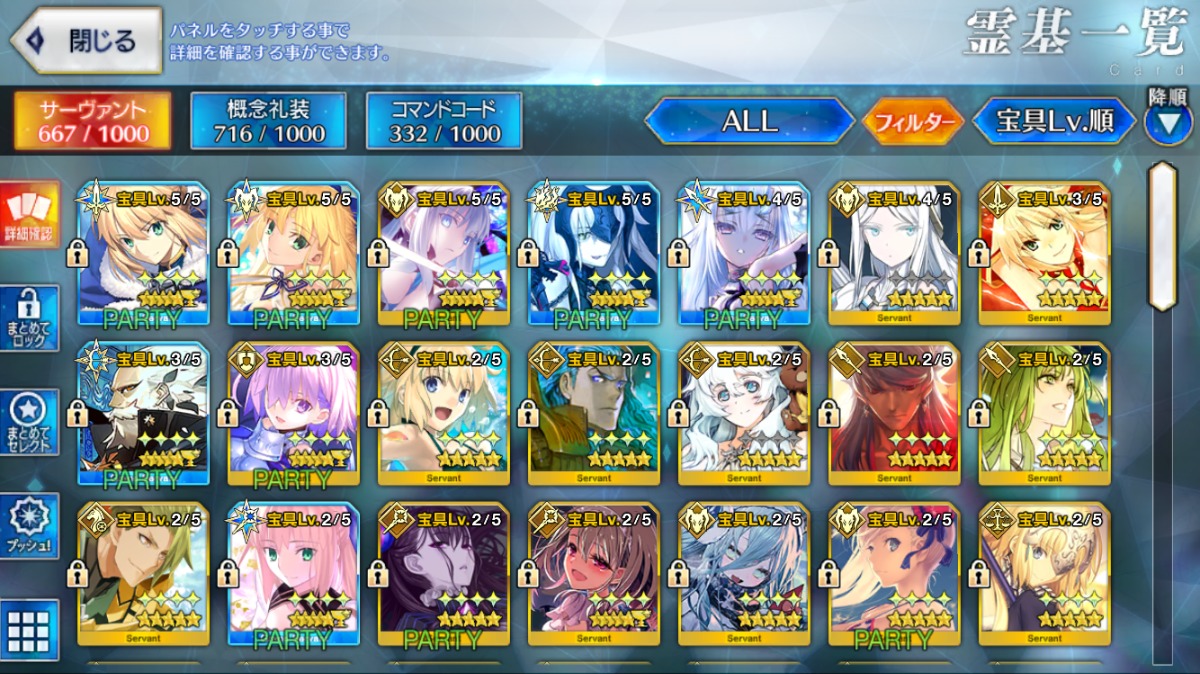1200x674 pixels.
Task: Switch the grid layout view icon
Action: click(29, 630)
